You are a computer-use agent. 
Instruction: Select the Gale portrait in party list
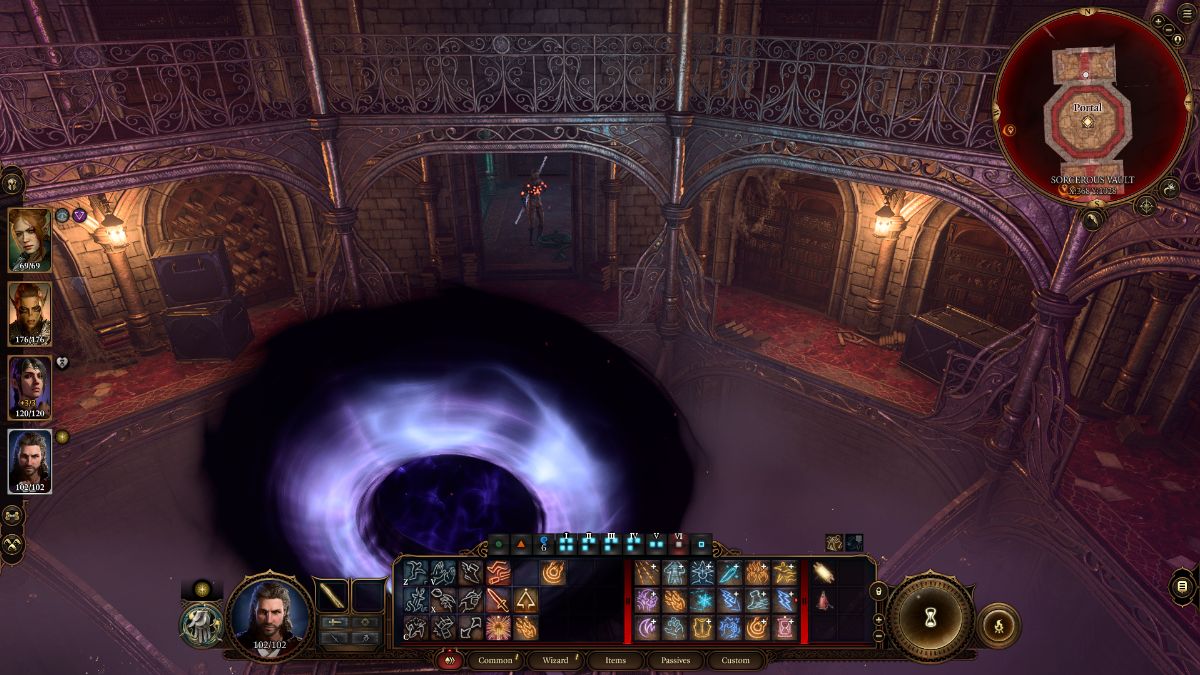[x=30, y=462]
